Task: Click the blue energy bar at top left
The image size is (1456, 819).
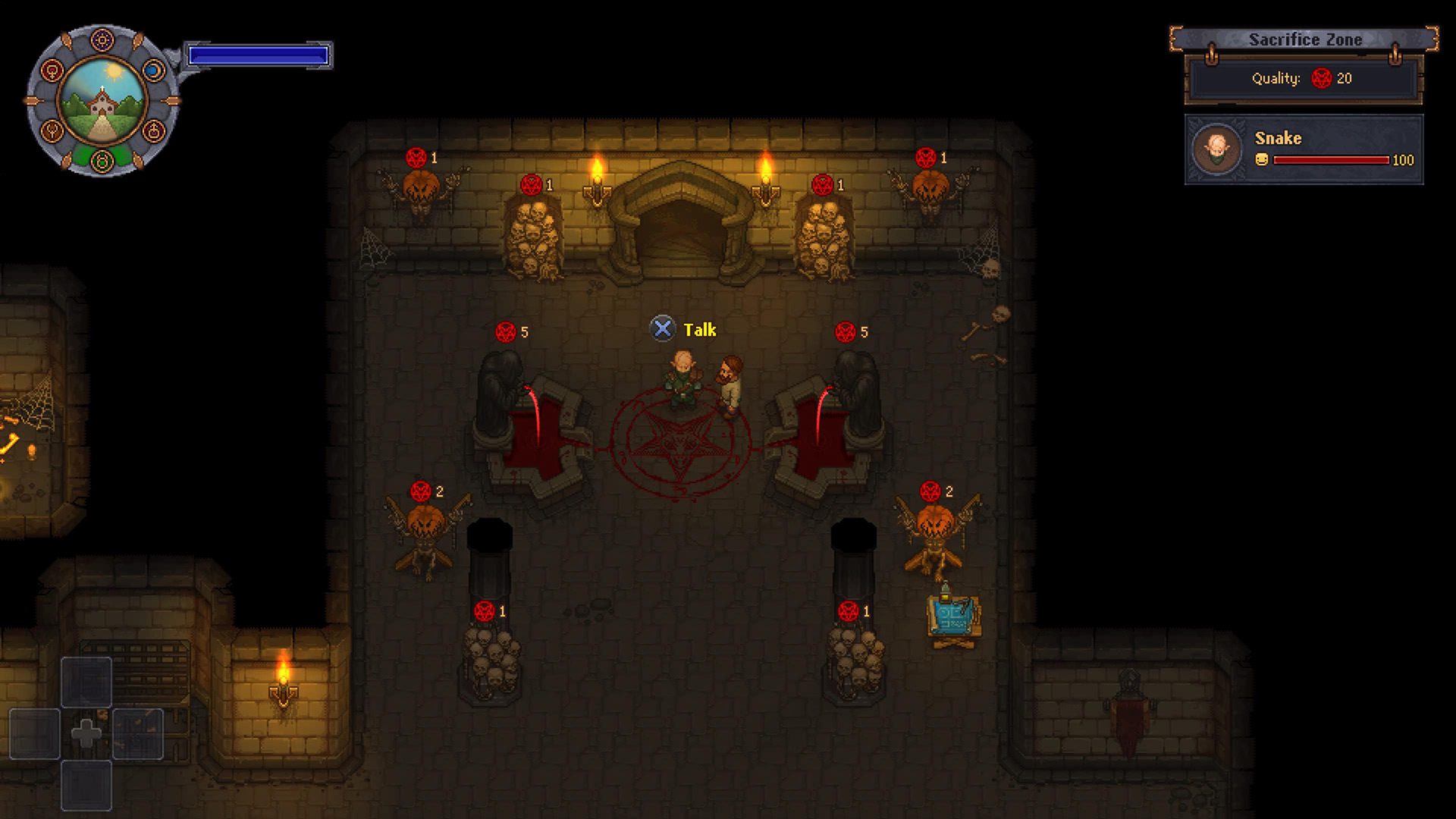Action: pos(258,53)
